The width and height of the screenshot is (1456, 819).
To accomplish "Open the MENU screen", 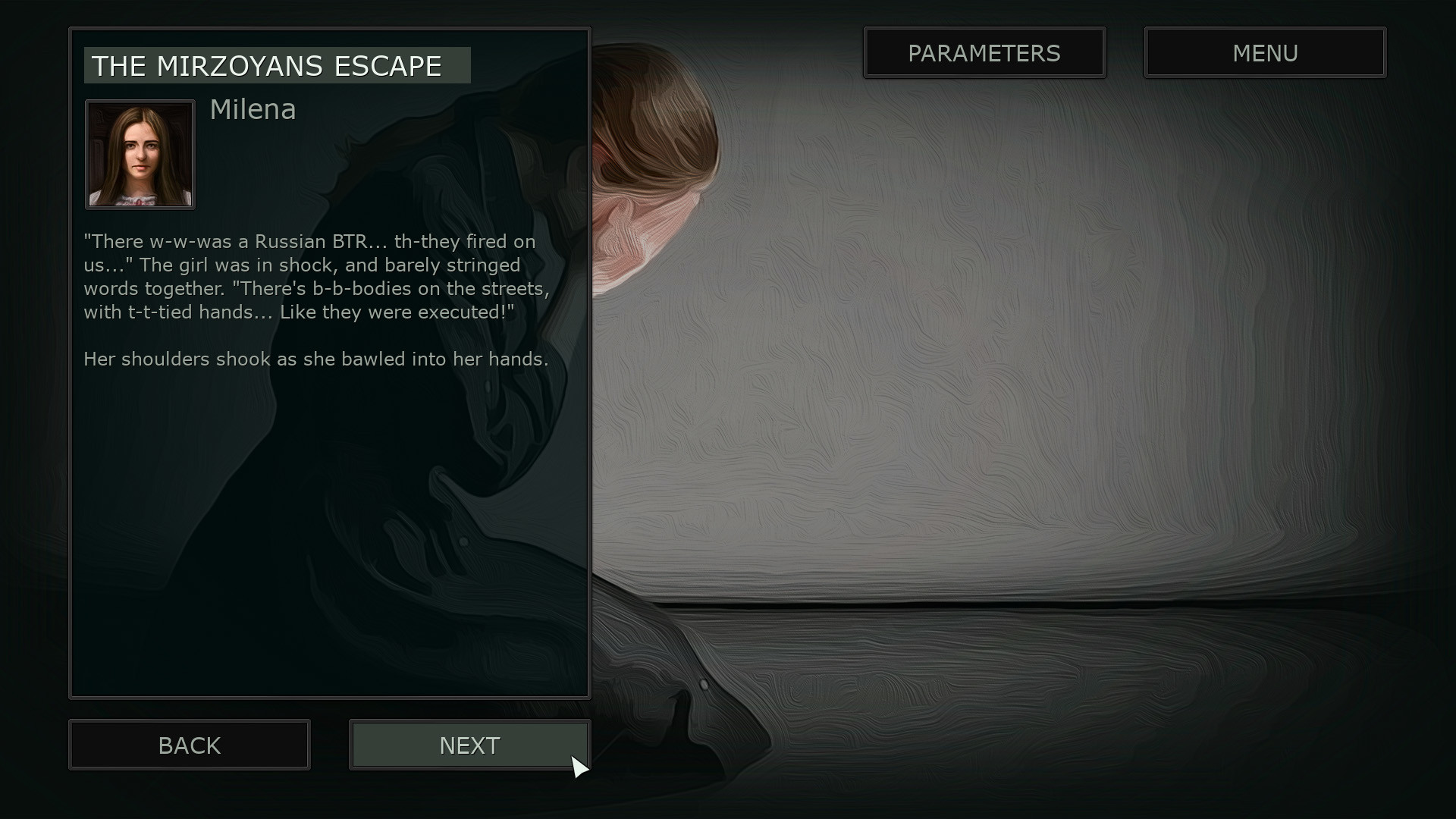I will 1265,52.
